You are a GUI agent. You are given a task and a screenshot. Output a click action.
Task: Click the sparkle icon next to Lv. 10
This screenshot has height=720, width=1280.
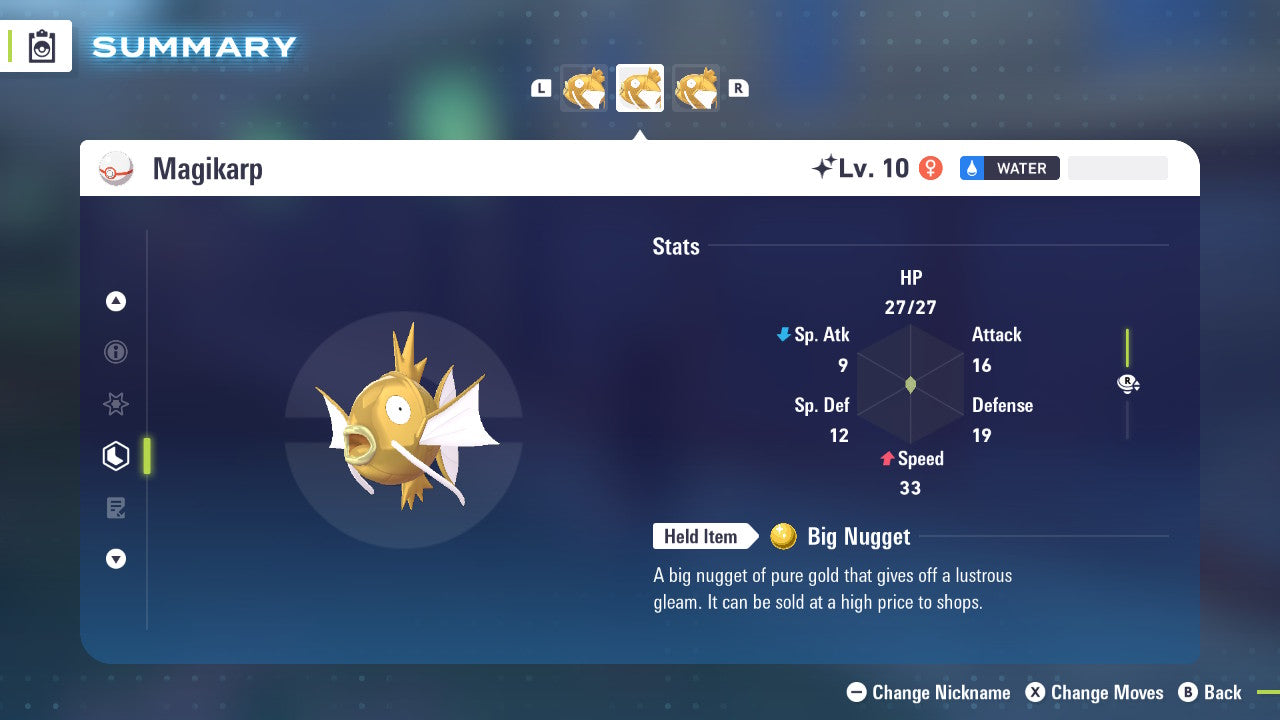(x=823, y=167)
